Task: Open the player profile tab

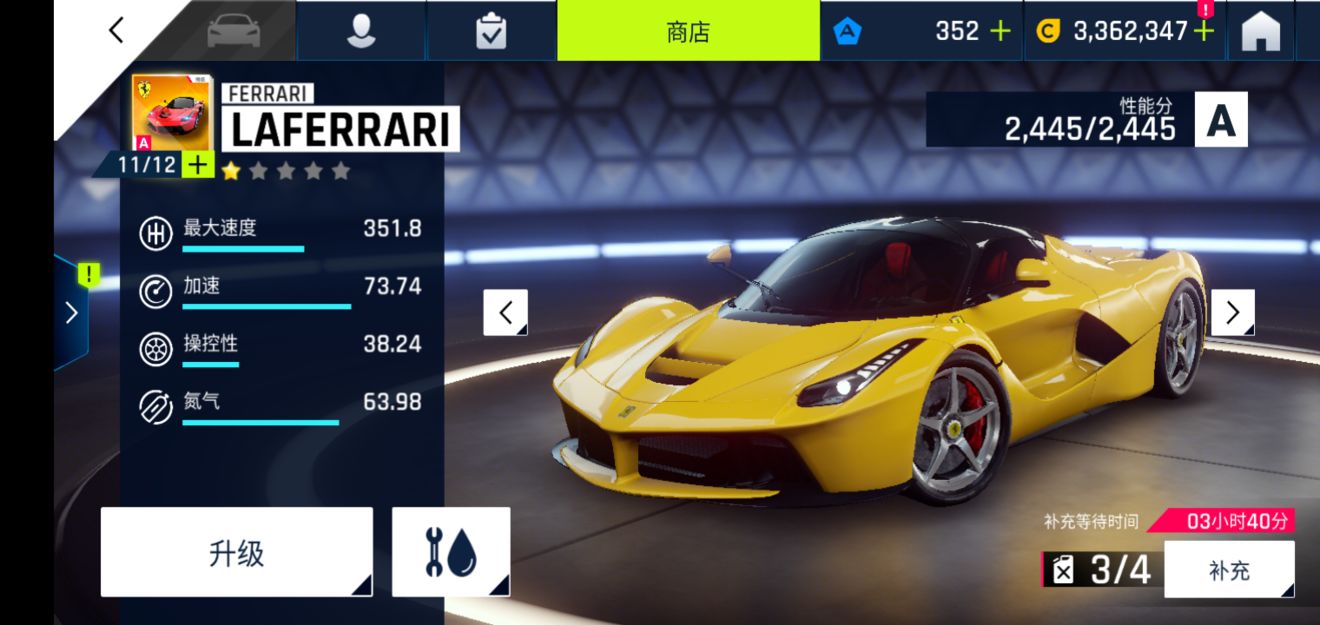Action: pyautogui.click(x=361, y=31)
